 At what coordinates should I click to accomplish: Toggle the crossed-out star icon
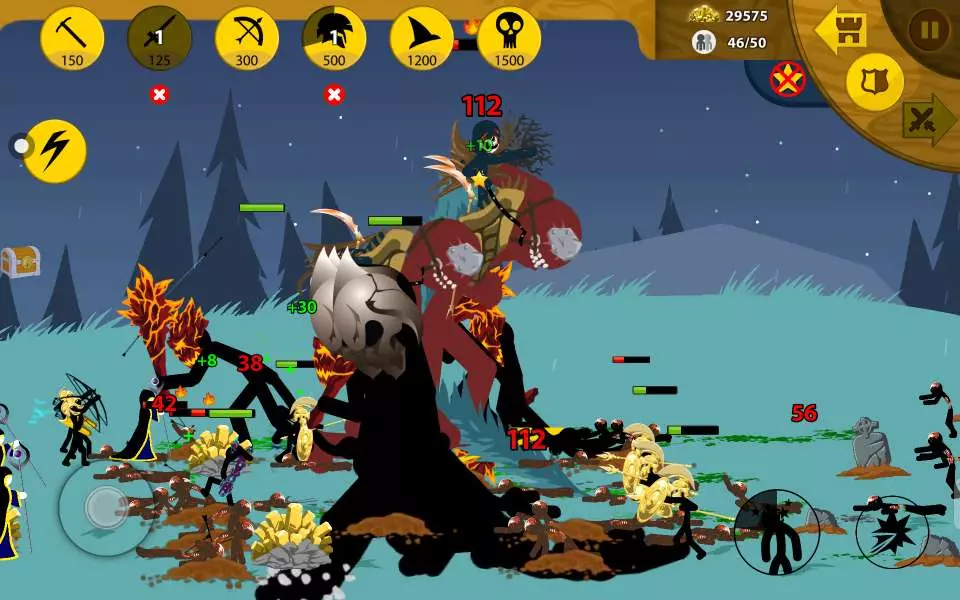tap(788, 79)
